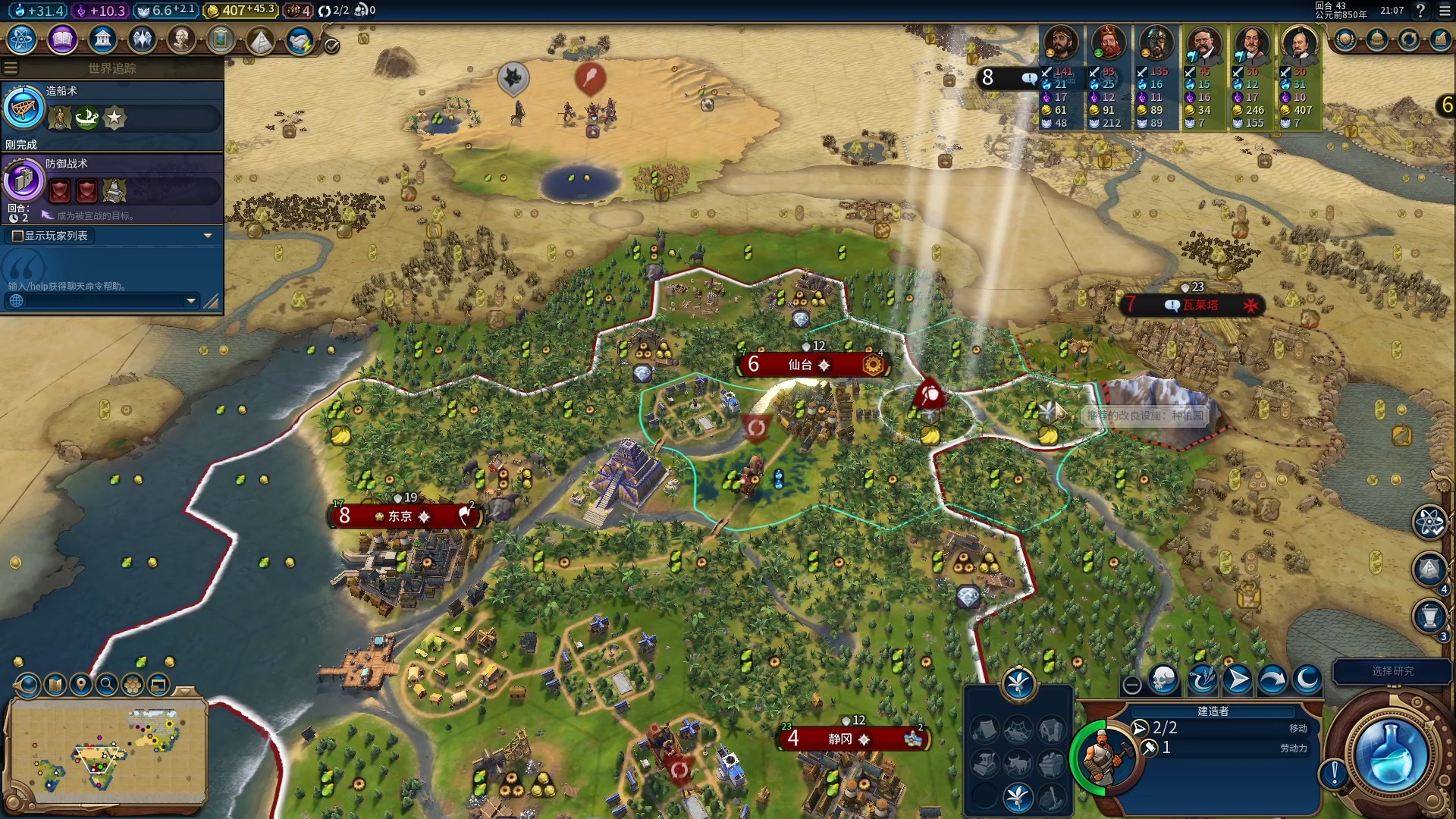
Task: Toggle the 显示玩家列表 checkbox
Action: tap(17, 236)
